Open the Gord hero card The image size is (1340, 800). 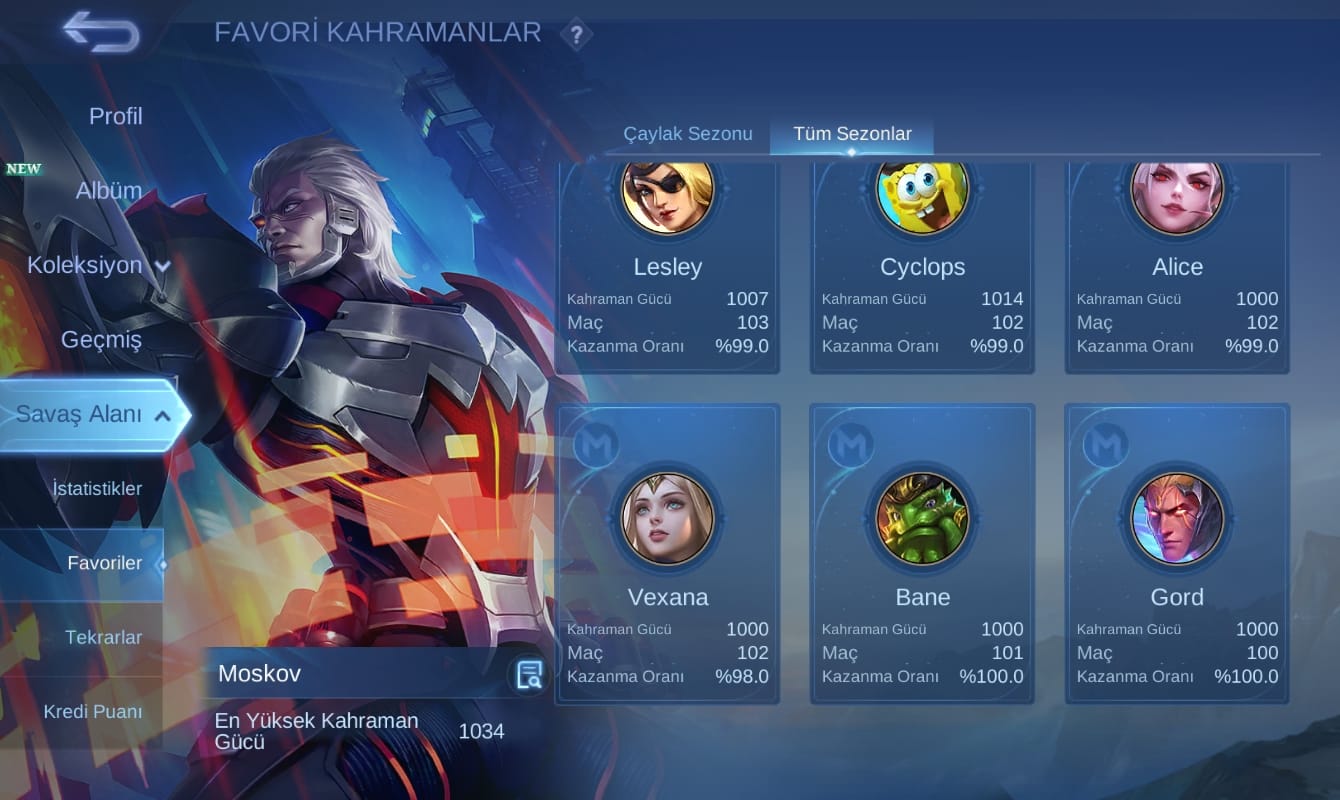1176,553
